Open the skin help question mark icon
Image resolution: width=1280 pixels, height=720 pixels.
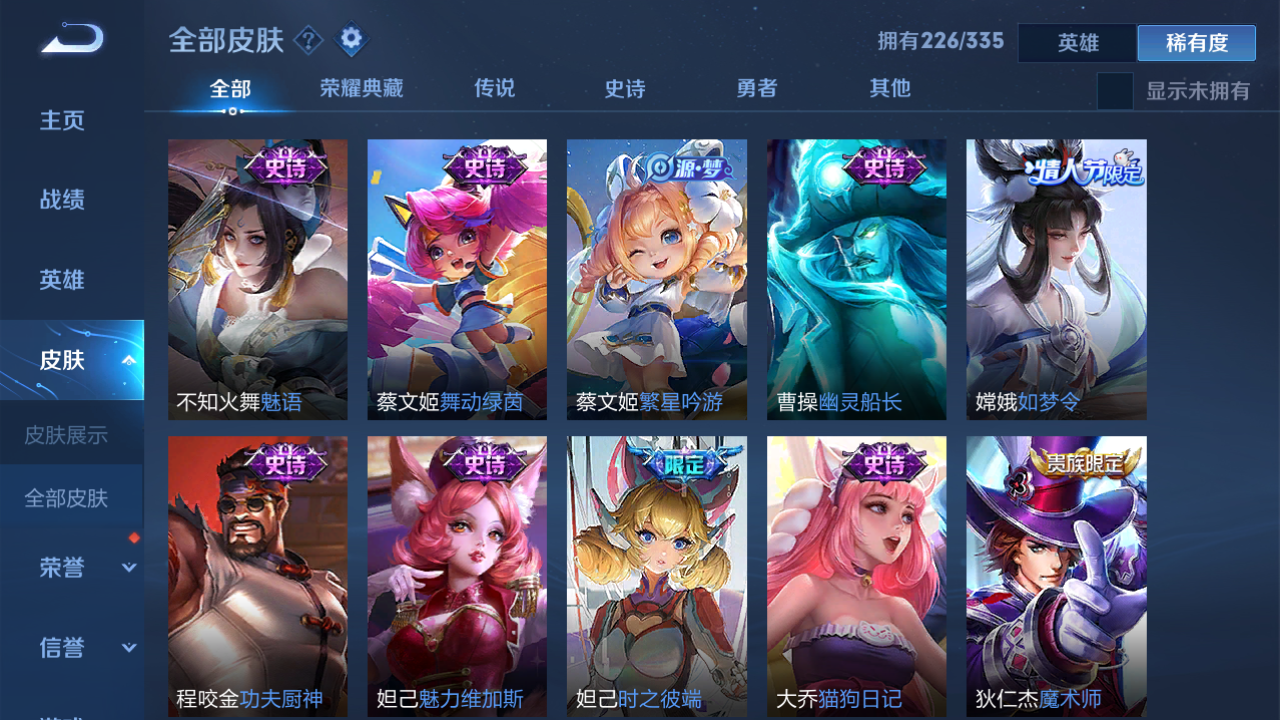click(x=310, y=40)
